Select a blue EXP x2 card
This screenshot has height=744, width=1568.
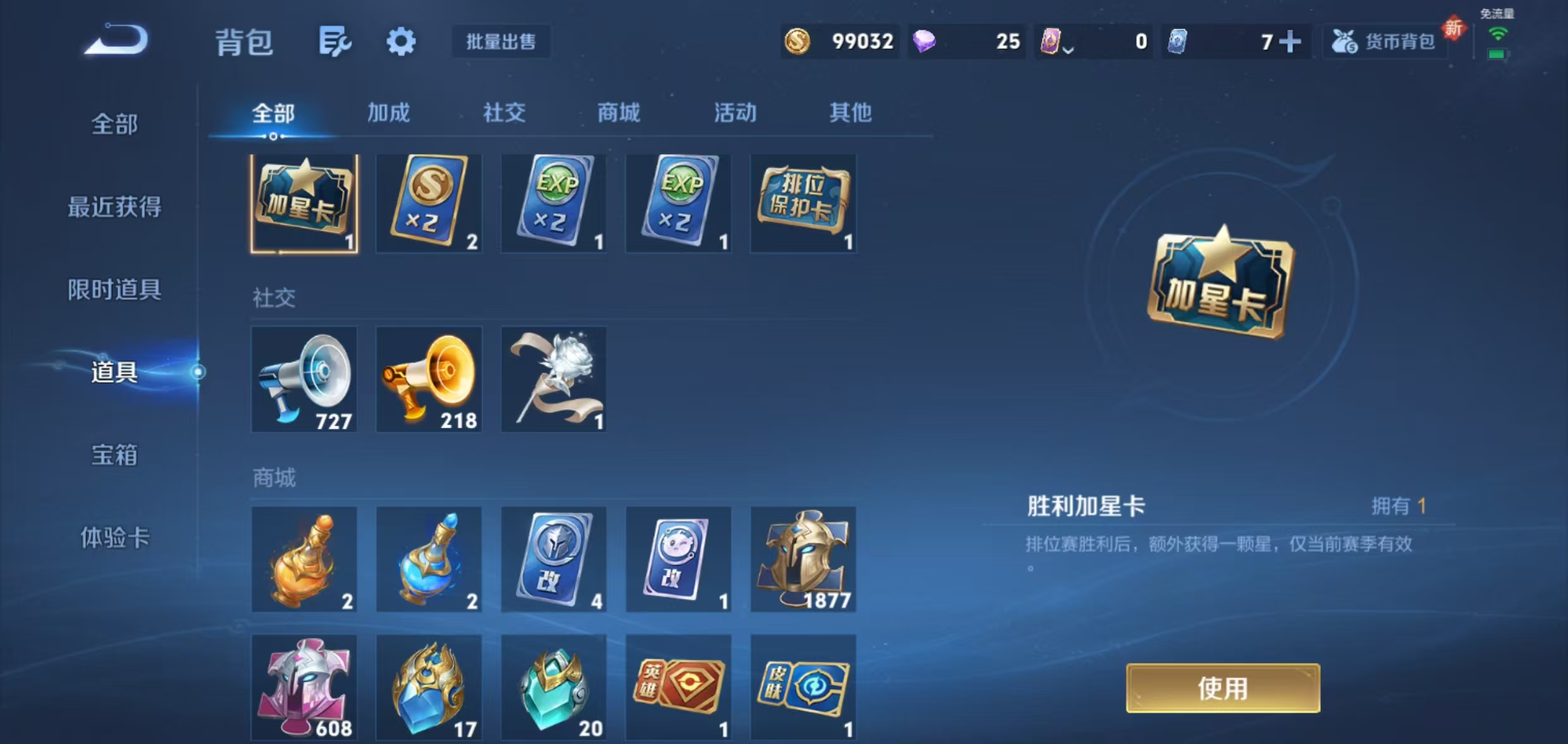pos(553,202)
